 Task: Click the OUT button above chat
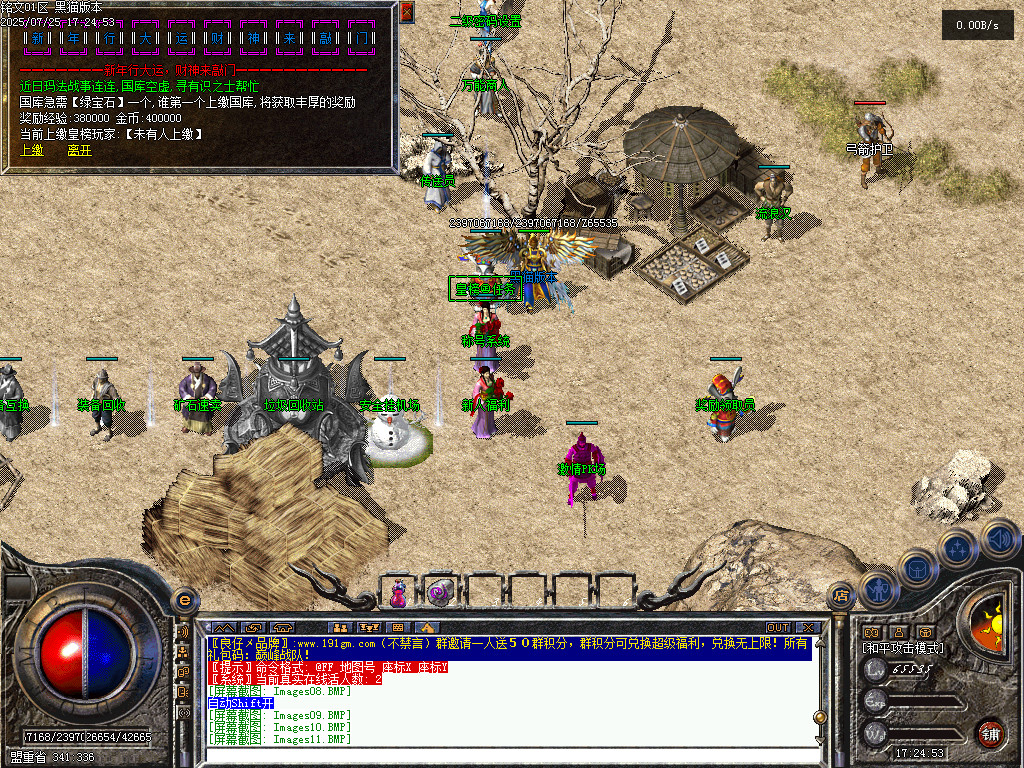tap(778, 628)
